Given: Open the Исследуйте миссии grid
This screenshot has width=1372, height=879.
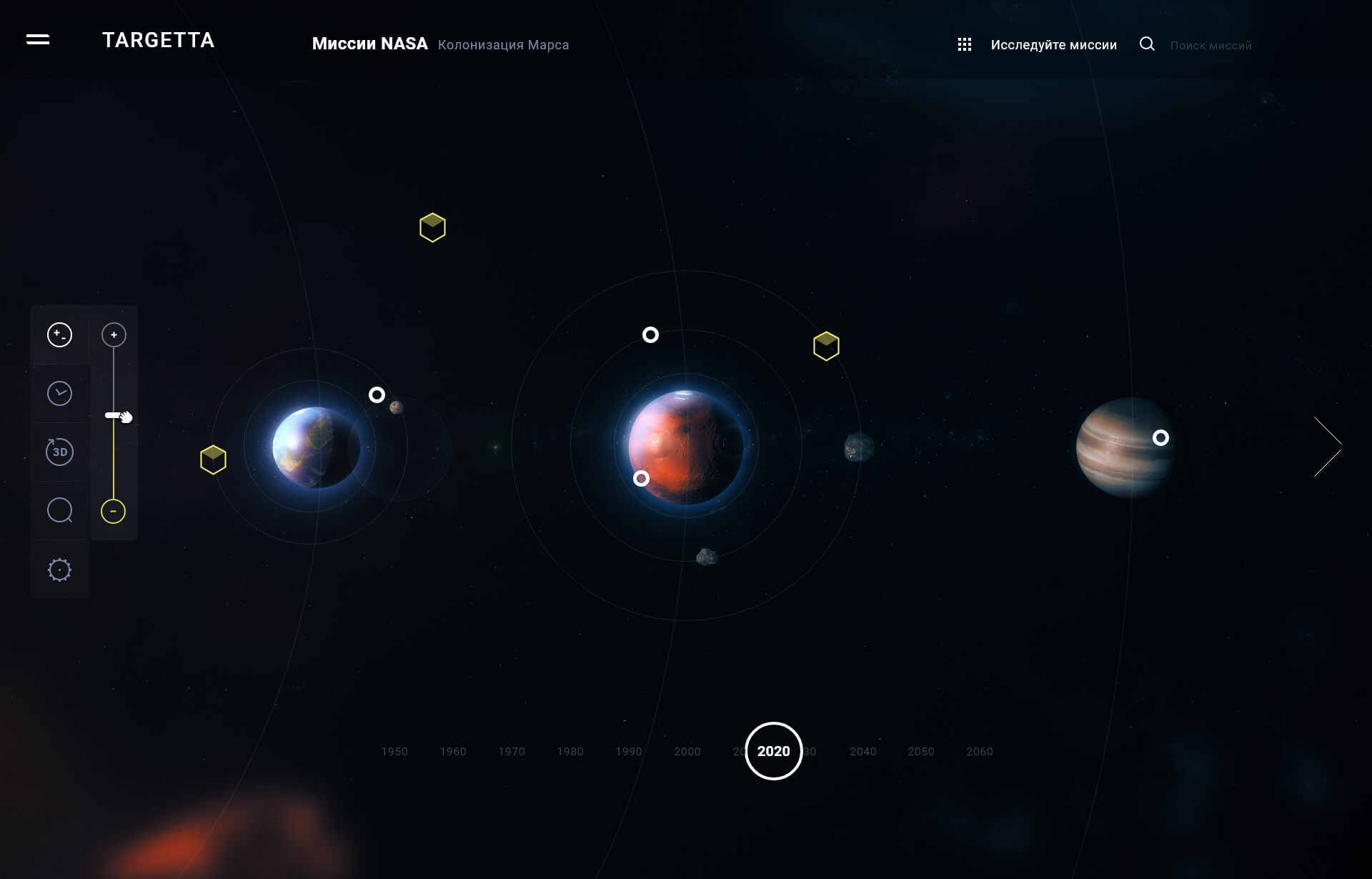Looking at the screenshot, I should 964,45.
